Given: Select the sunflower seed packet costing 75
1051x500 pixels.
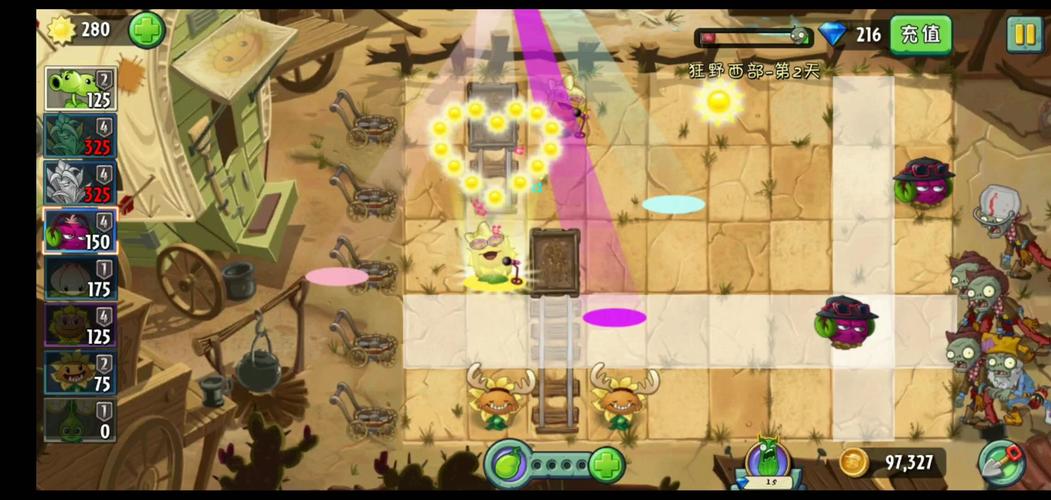Looking at the screenshot, I should coord(80,372).
